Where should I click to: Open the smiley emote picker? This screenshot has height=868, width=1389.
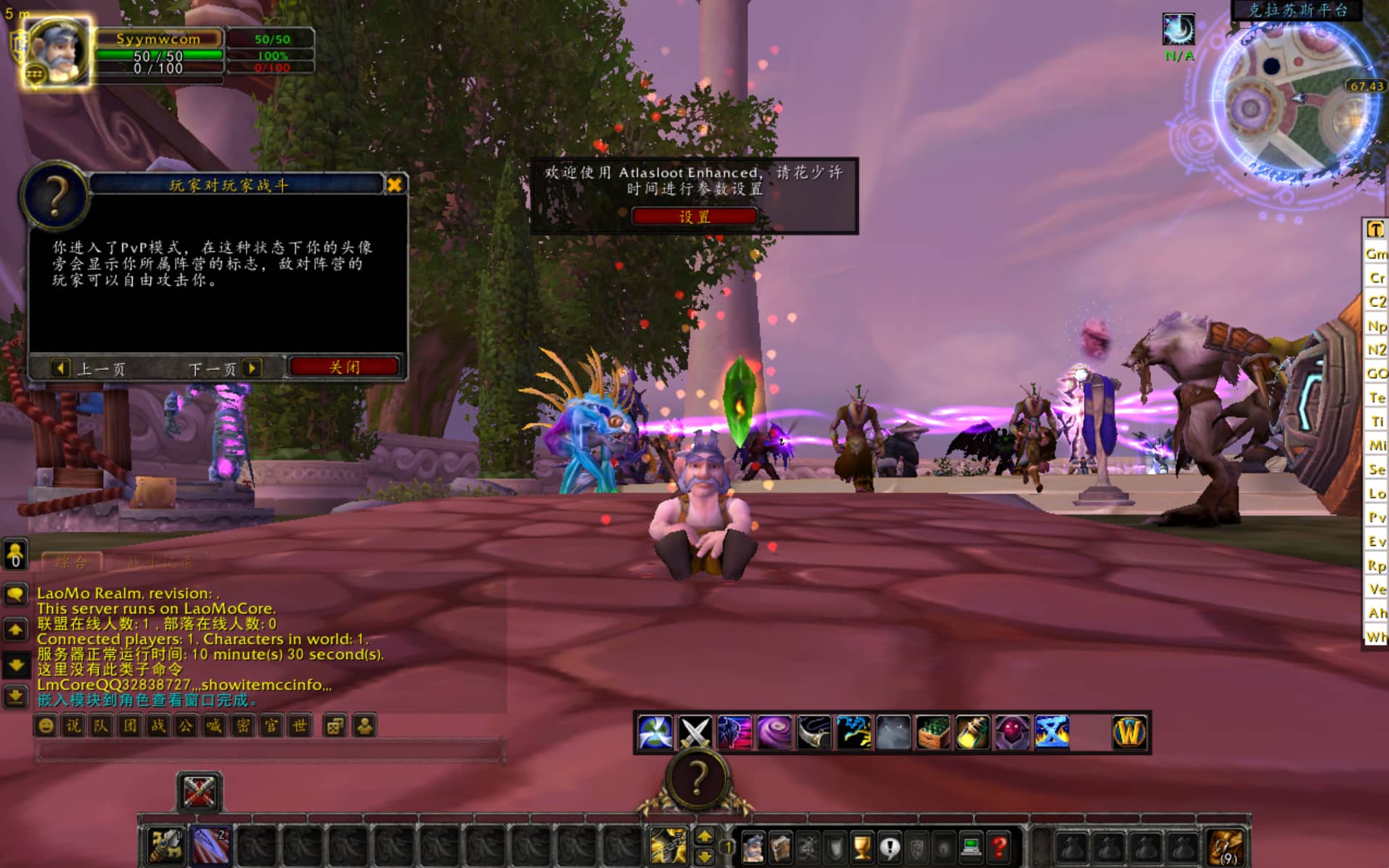(x=46, y=726)
